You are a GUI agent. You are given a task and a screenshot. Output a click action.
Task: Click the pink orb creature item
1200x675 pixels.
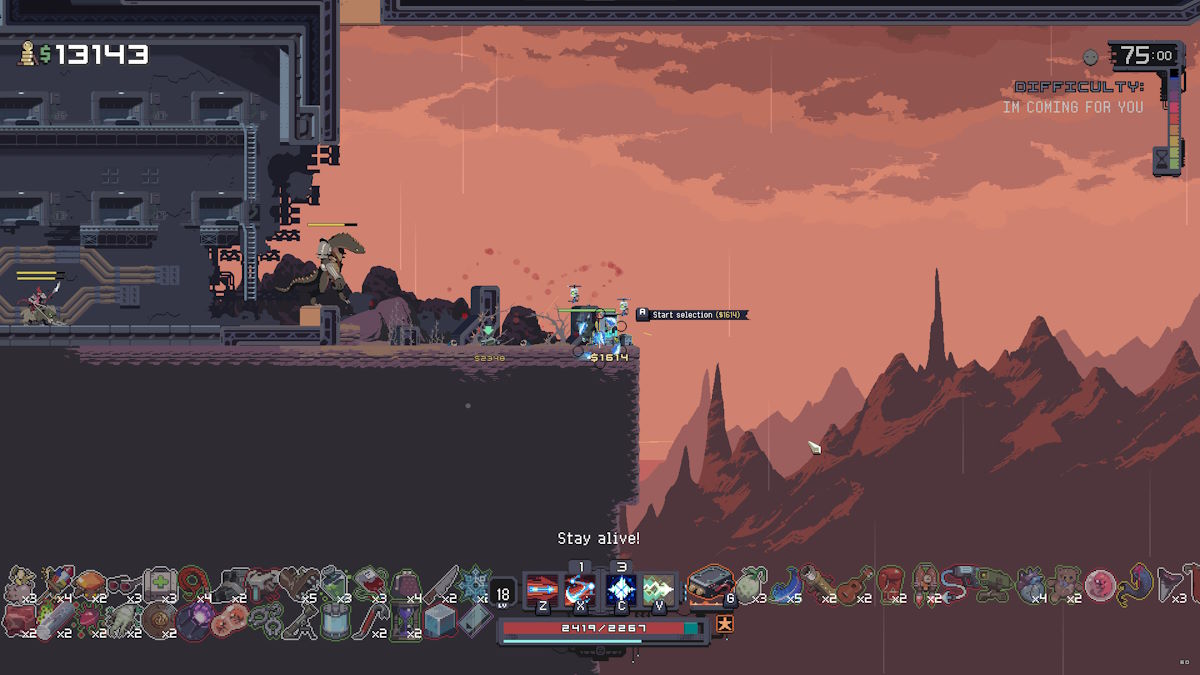point(1099,583)
